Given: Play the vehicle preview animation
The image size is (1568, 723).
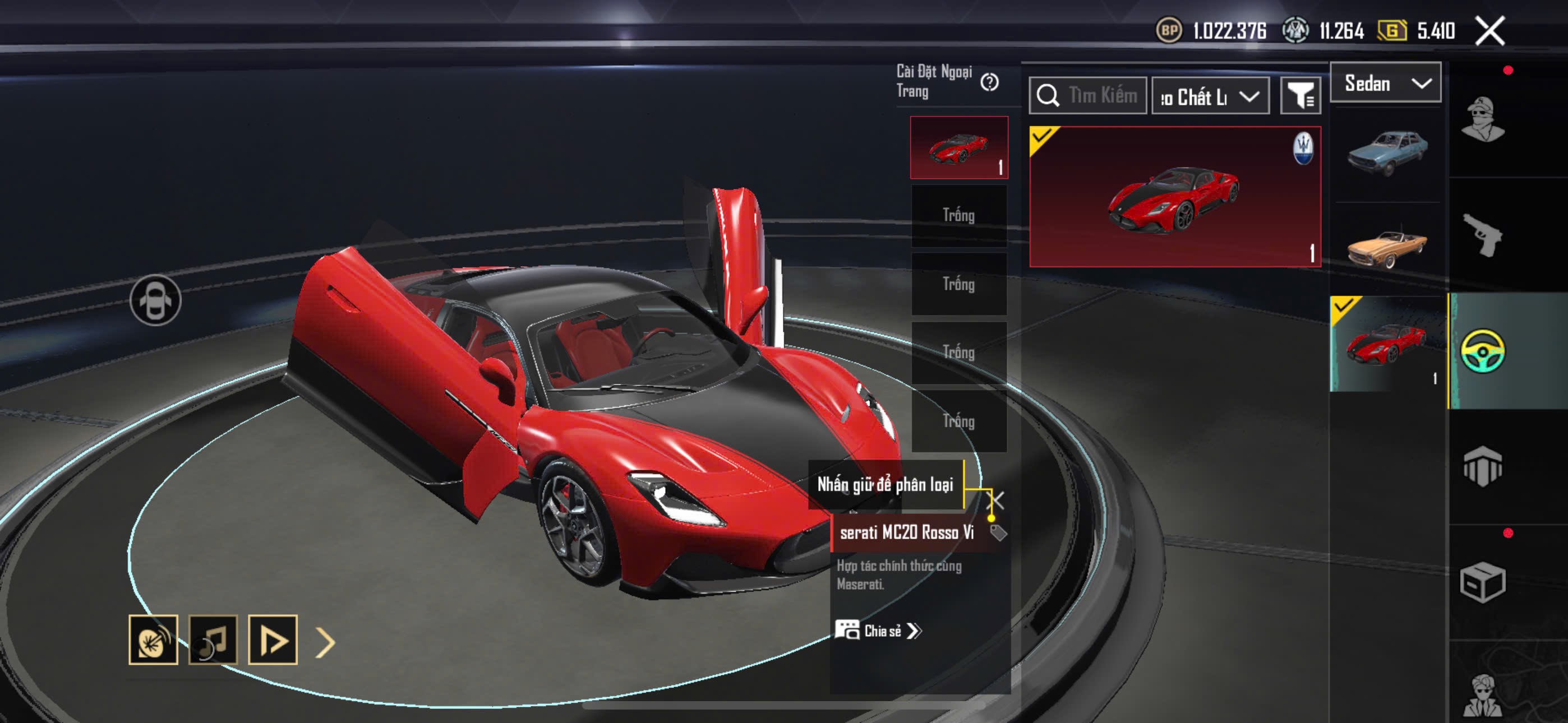Looking at the screenshot, I should pyautogui.click(x=273, y=639).
